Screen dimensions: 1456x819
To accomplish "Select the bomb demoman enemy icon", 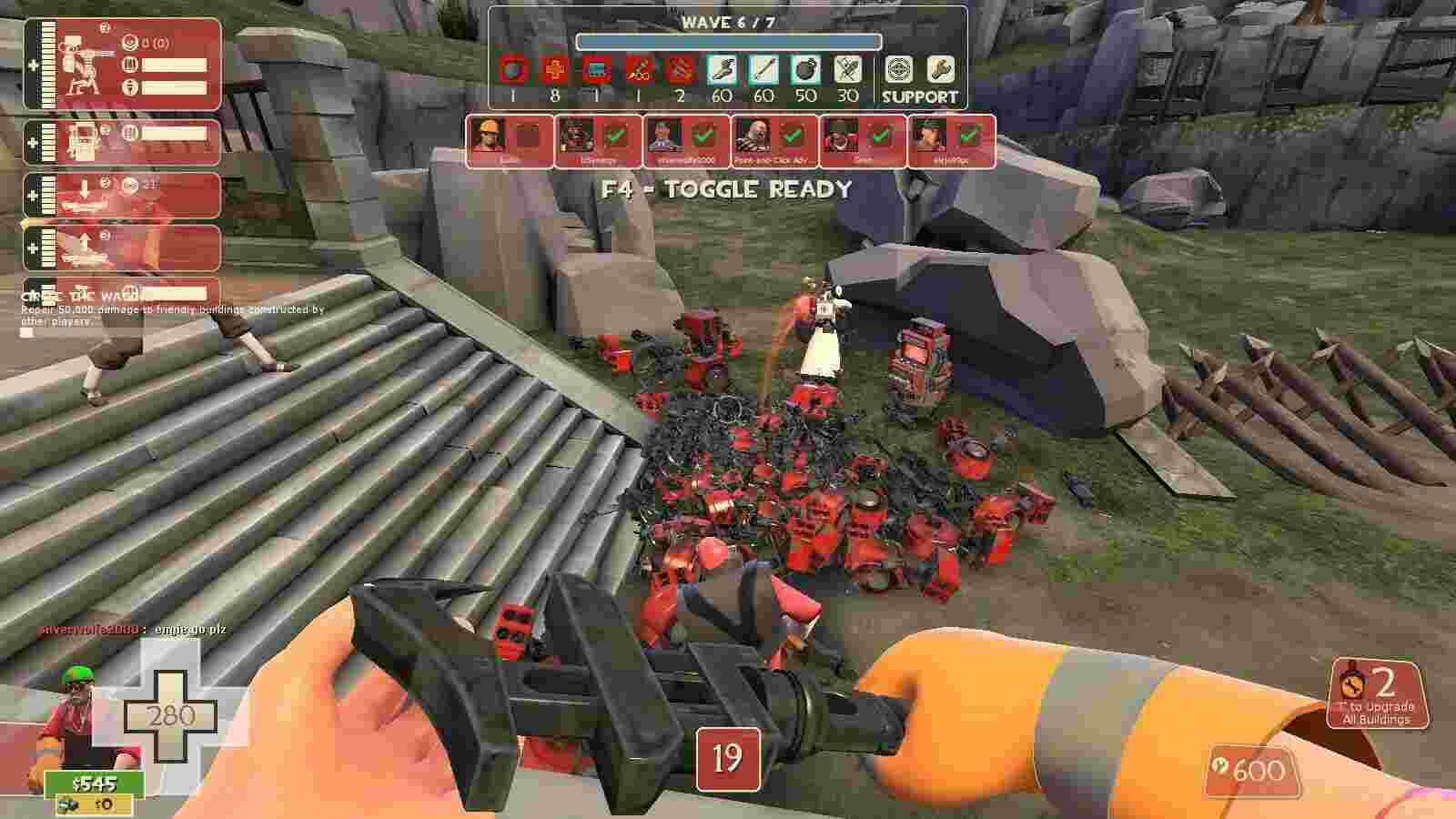I will (x=805, y=70).
